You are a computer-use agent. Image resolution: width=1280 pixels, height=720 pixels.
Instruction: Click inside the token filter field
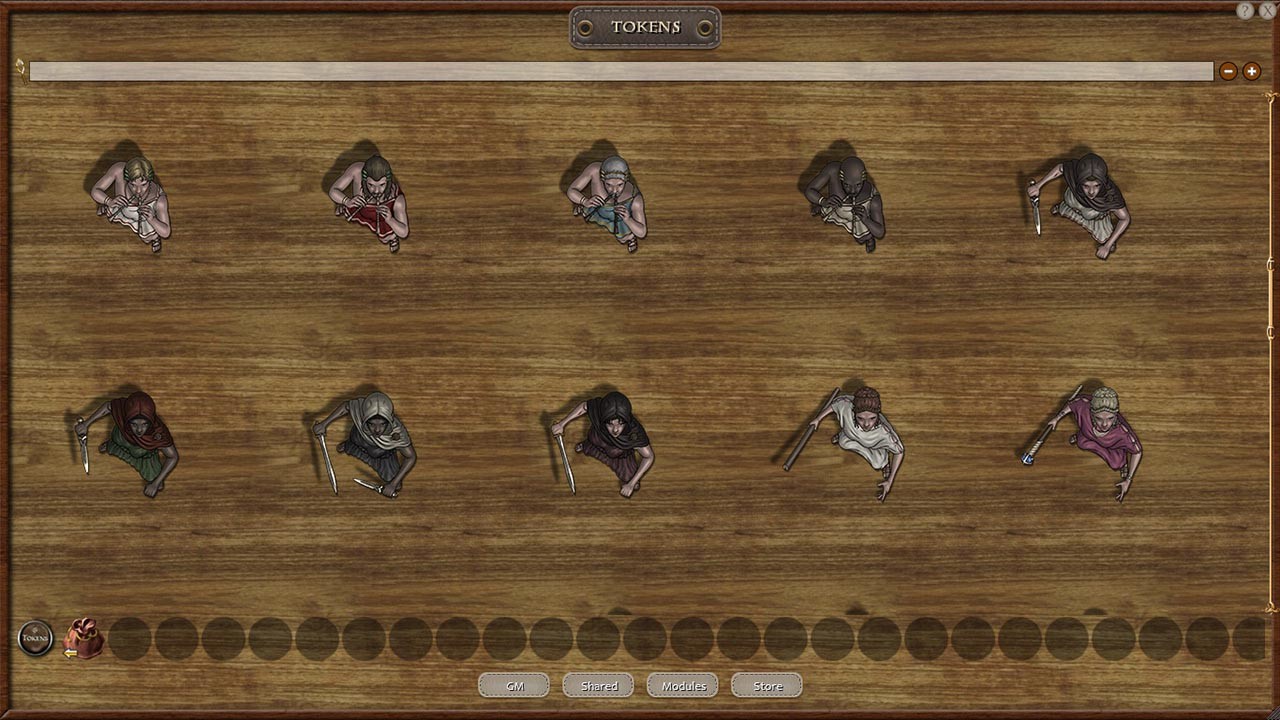pos(620,71)
